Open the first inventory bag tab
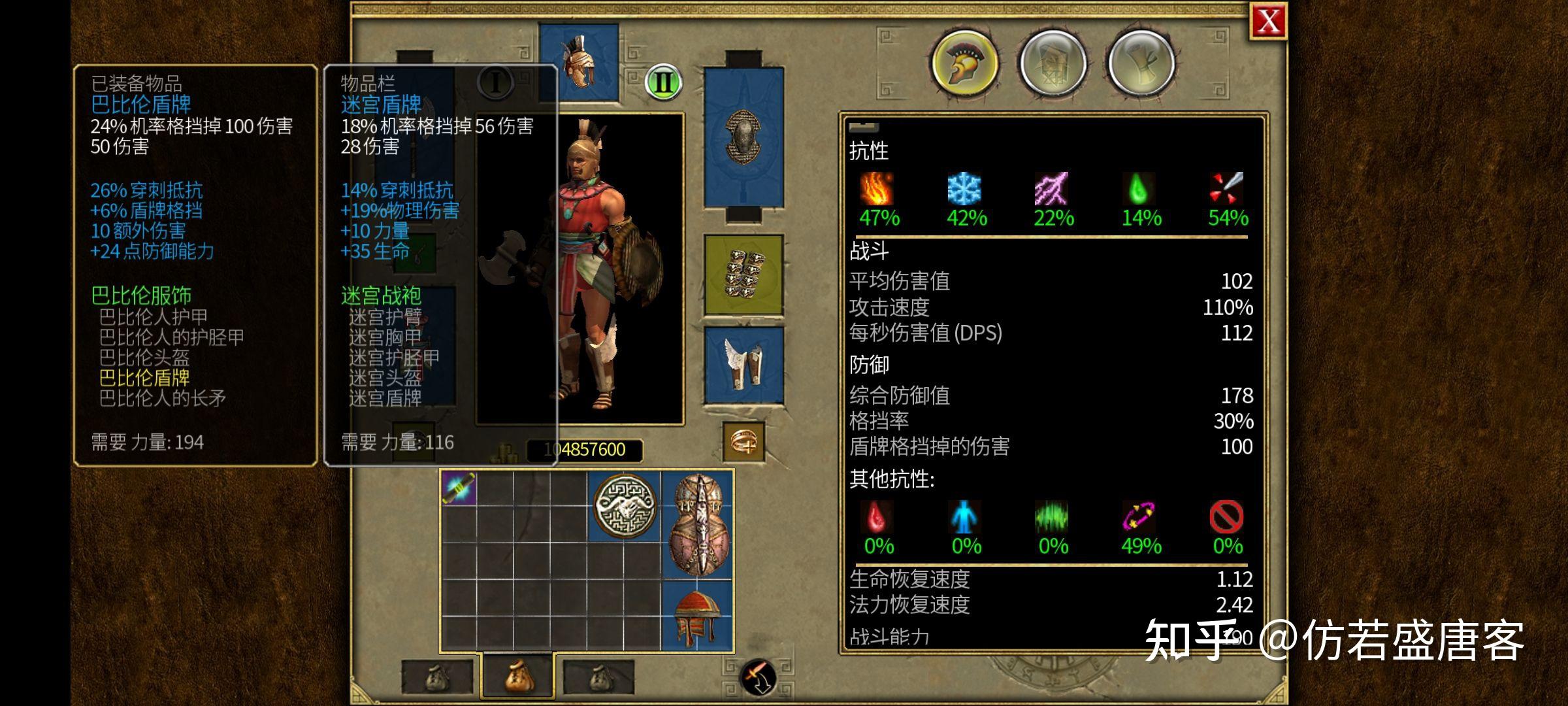The height and width of the screenshot is (706, 1568). click(x=437, y=678)
